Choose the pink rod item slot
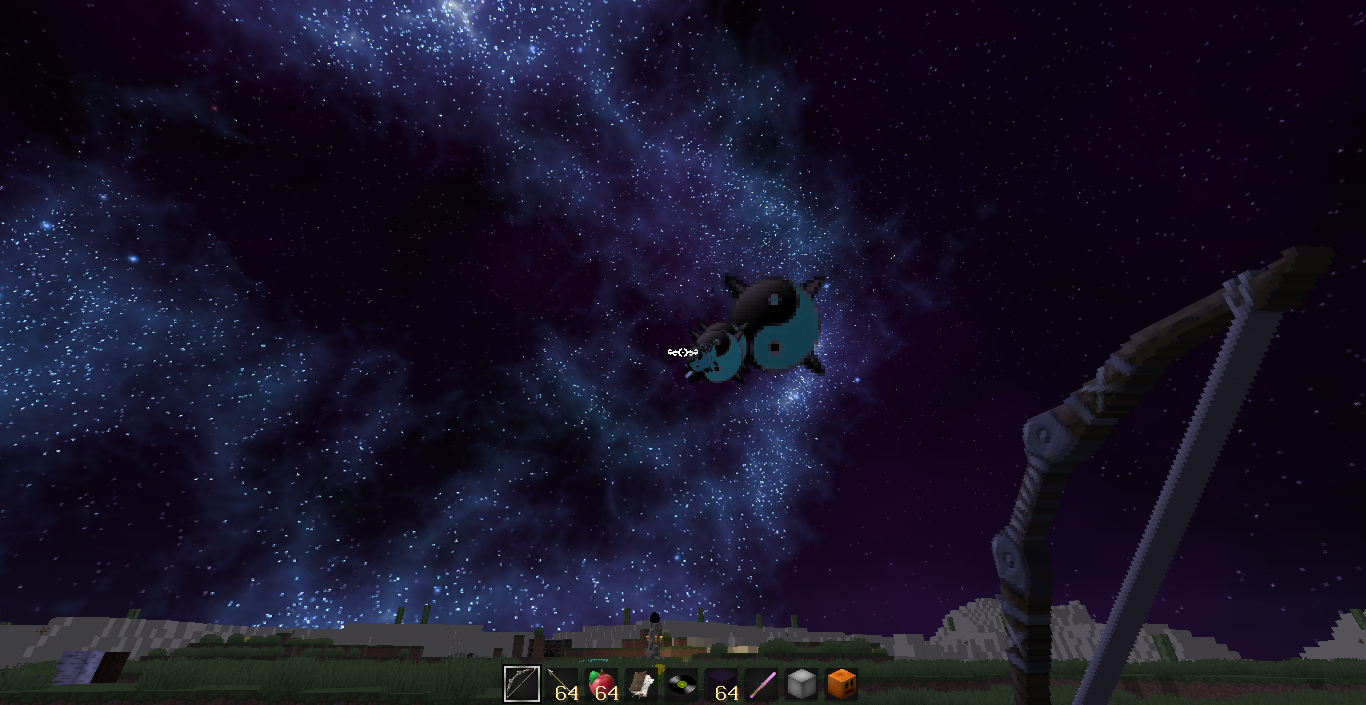This screenshot has height=705, width=1366. pos(761,684)
